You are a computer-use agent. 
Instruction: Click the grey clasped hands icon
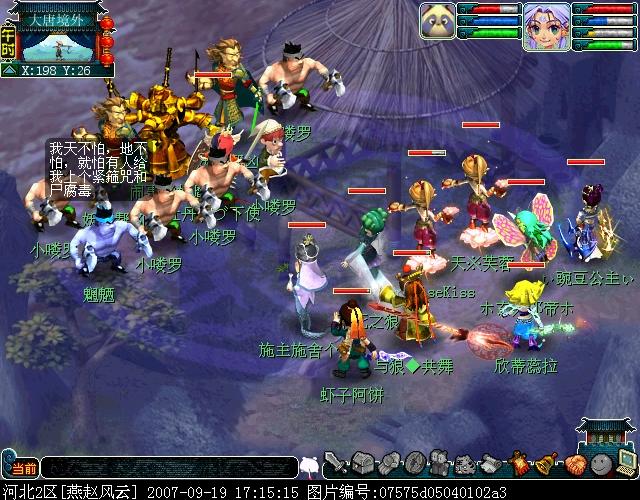388,464
